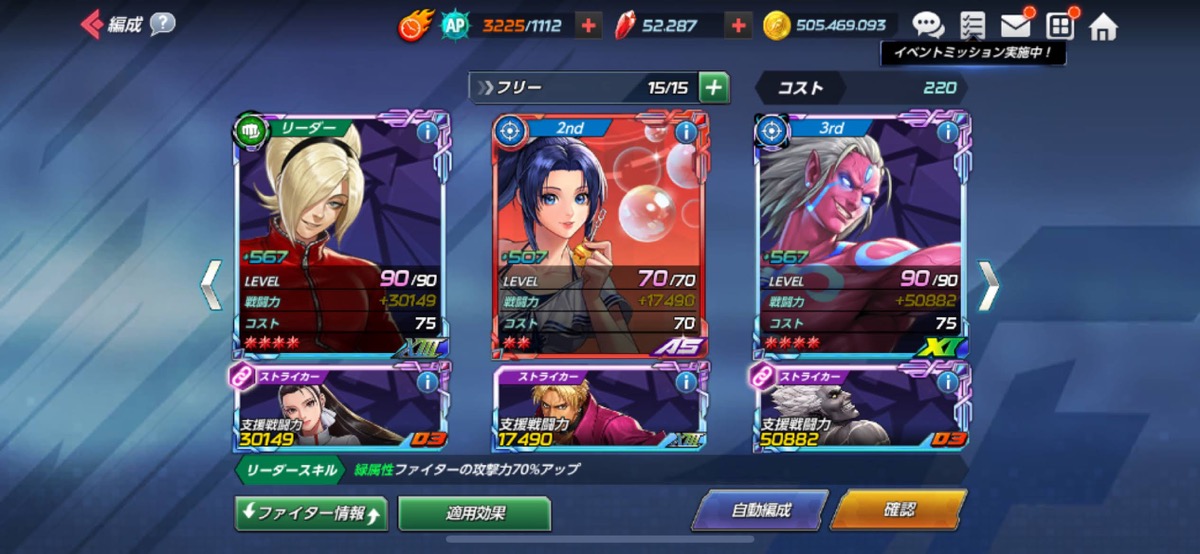Open the help question mark bubble
This screenshot has height=554, width=1200.
point(162,25)
